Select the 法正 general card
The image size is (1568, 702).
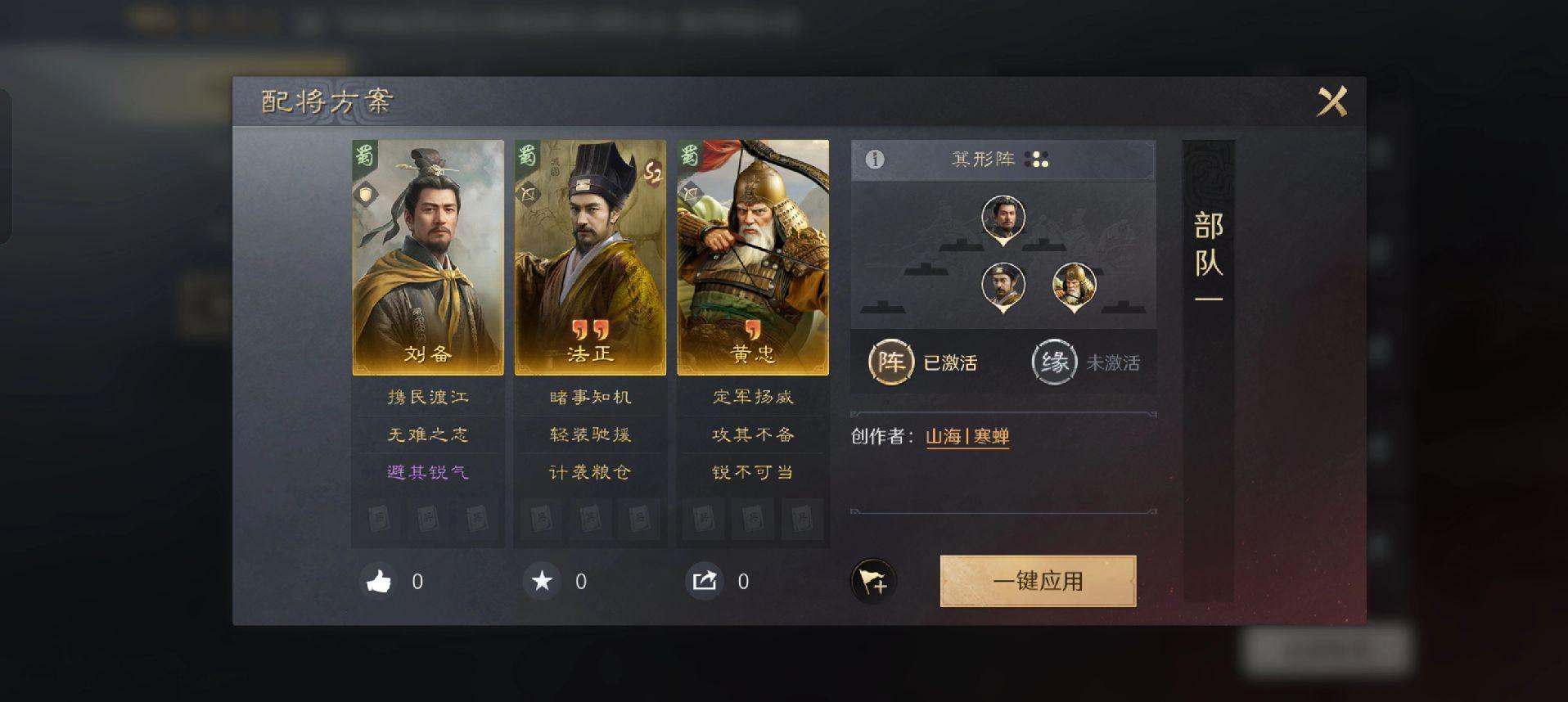[590, 258]
